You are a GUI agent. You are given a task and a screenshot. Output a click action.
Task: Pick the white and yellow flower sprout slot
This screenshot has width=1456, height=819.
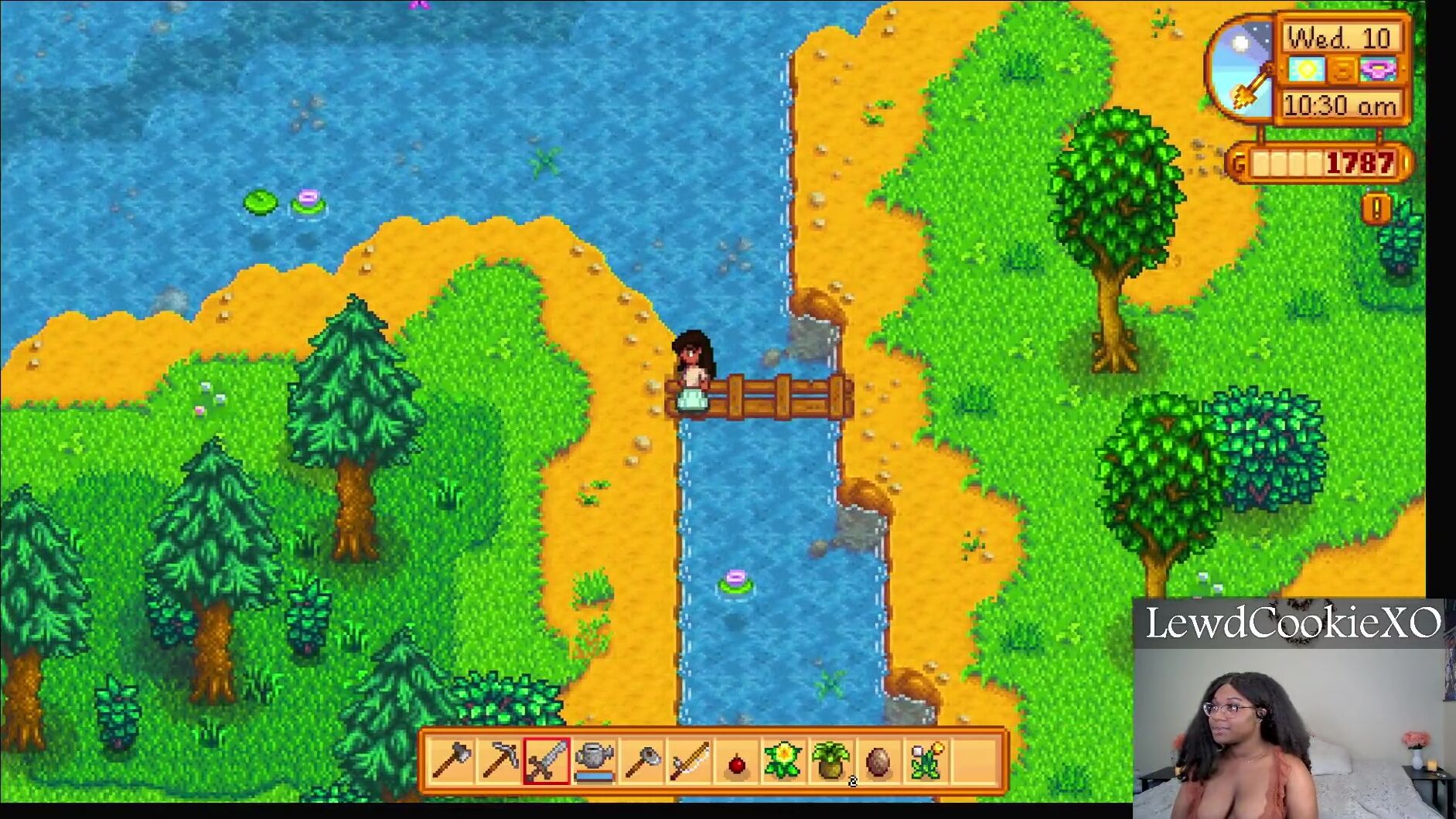tap(926, 760)
